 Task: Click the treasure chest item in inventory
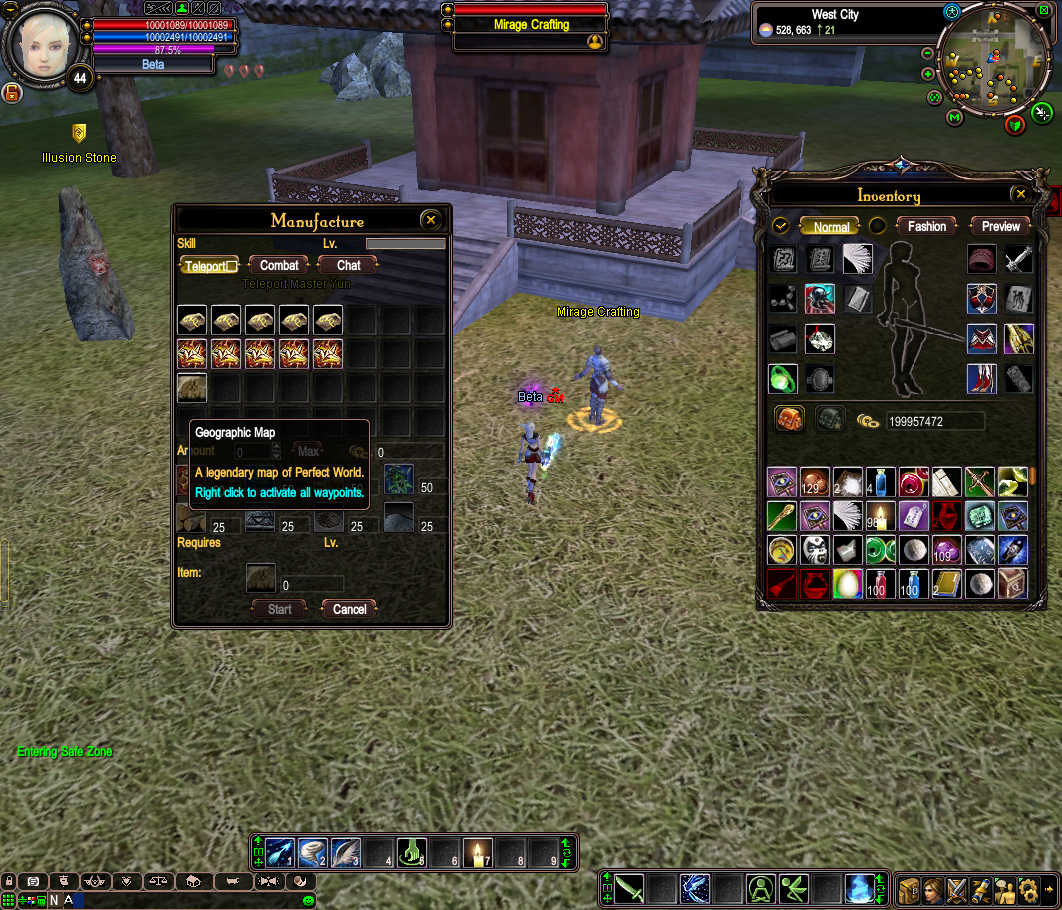point(1012,583)
